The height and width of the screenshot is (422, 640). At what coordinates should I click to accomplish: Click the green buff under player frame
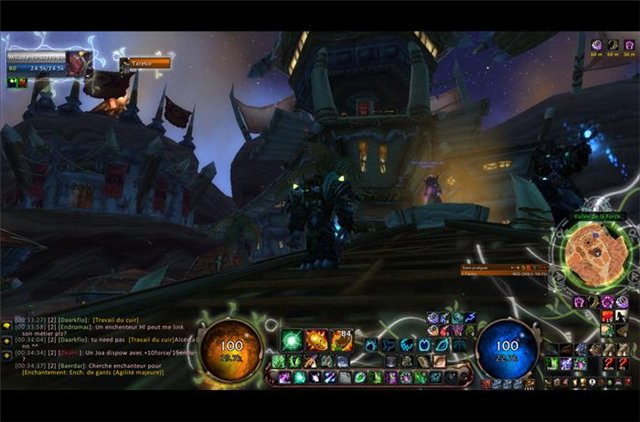13,82
